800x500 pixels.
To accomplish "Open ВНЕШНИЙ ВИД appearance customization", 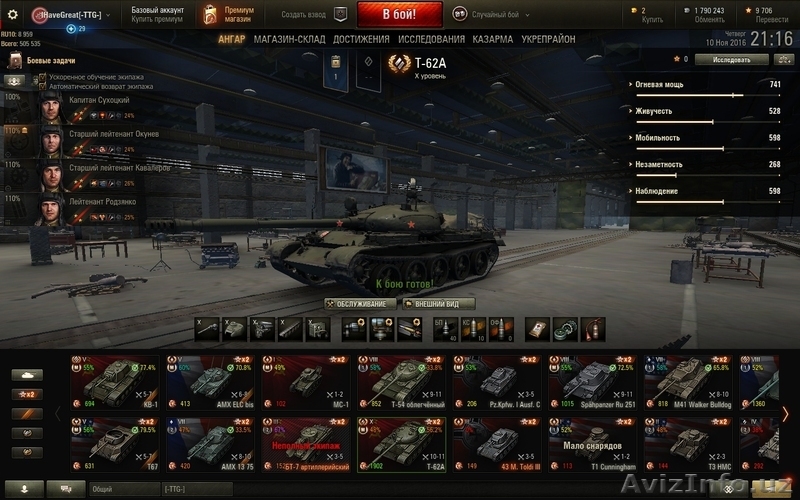I will point(438,303).
